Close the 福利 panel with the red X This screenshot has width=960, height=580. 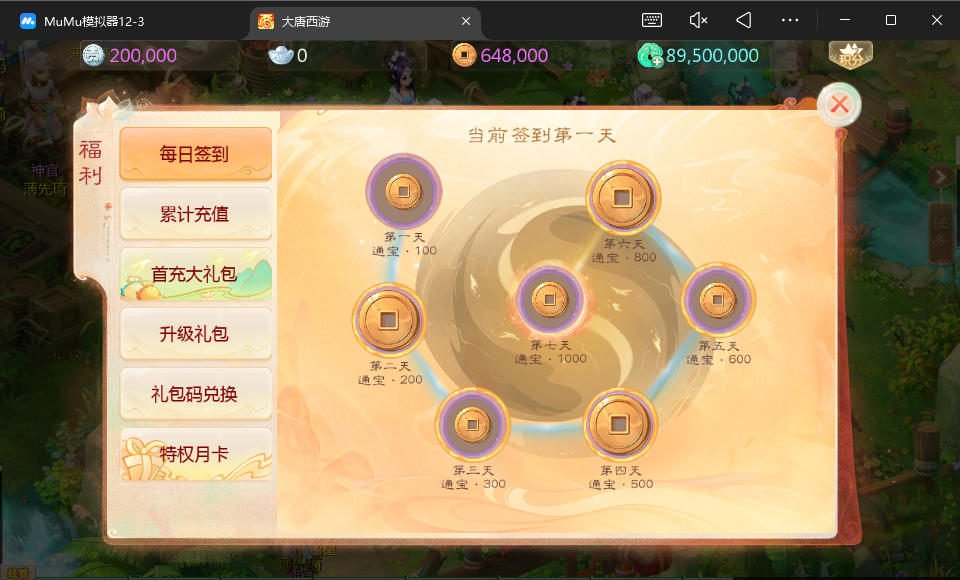click(x=840, y=104)
